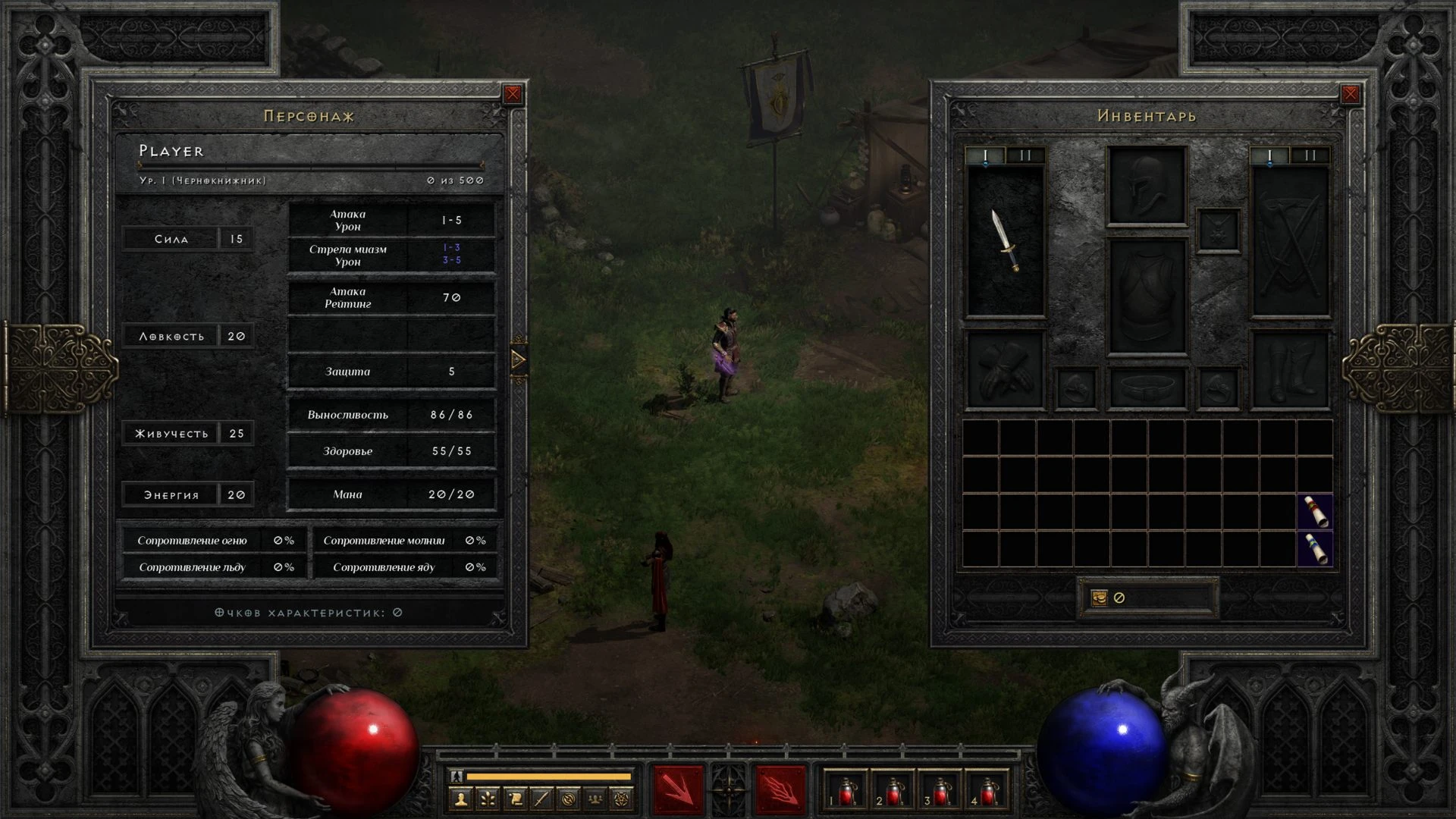1456x819 pixels.
Task: Open the game menu pentagram icon
Action: (622, 799)
